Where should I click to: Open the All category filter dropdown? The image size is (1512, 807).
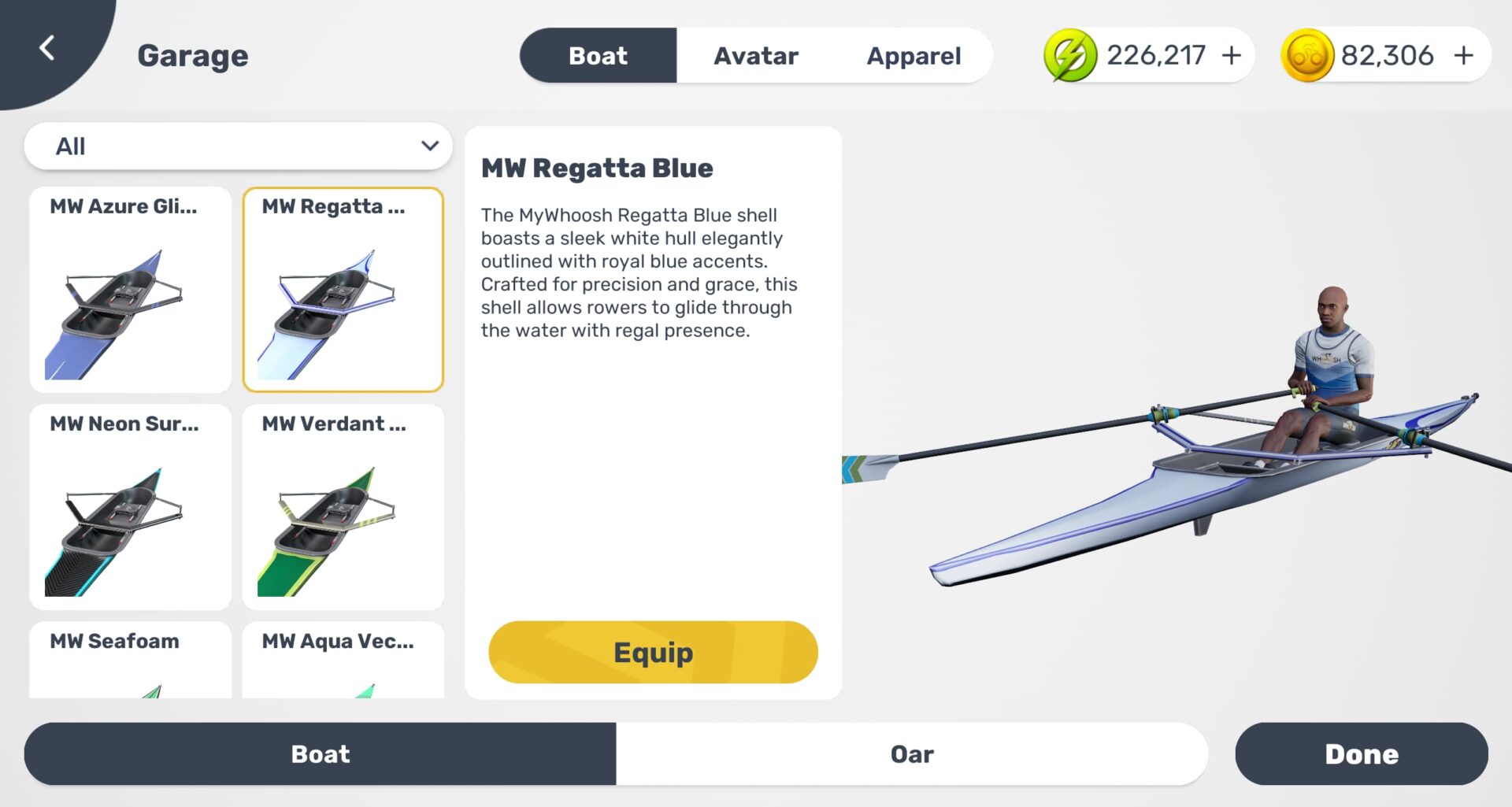(239, 146)
